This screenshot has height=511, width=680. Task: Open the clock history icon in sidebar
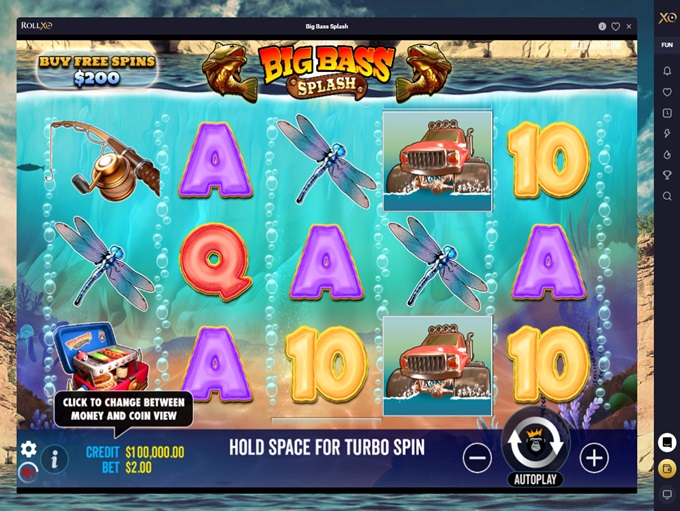pos(667,113)
